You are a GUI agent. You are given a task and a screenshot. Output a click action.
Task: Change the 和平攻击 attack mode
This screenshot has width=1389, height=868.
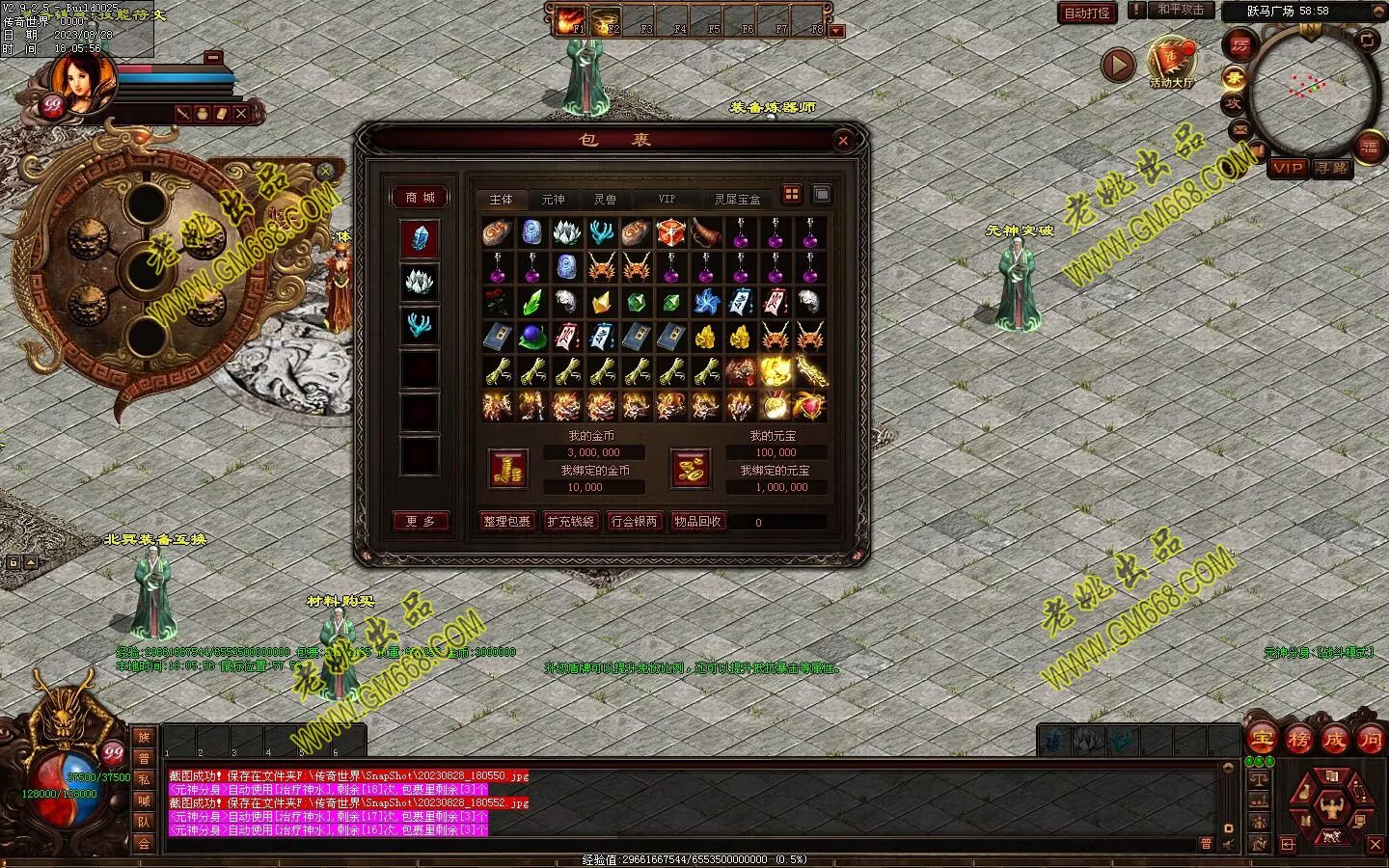1180,10
